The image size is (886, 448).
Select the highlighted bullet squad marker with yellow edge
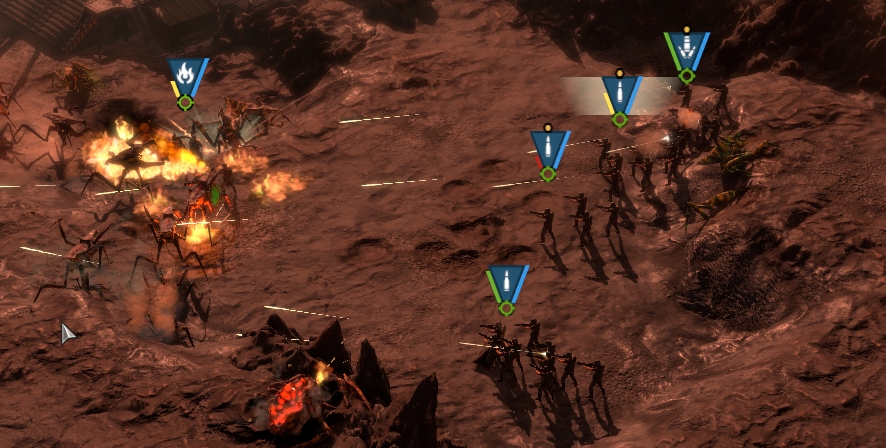[619, 95]
